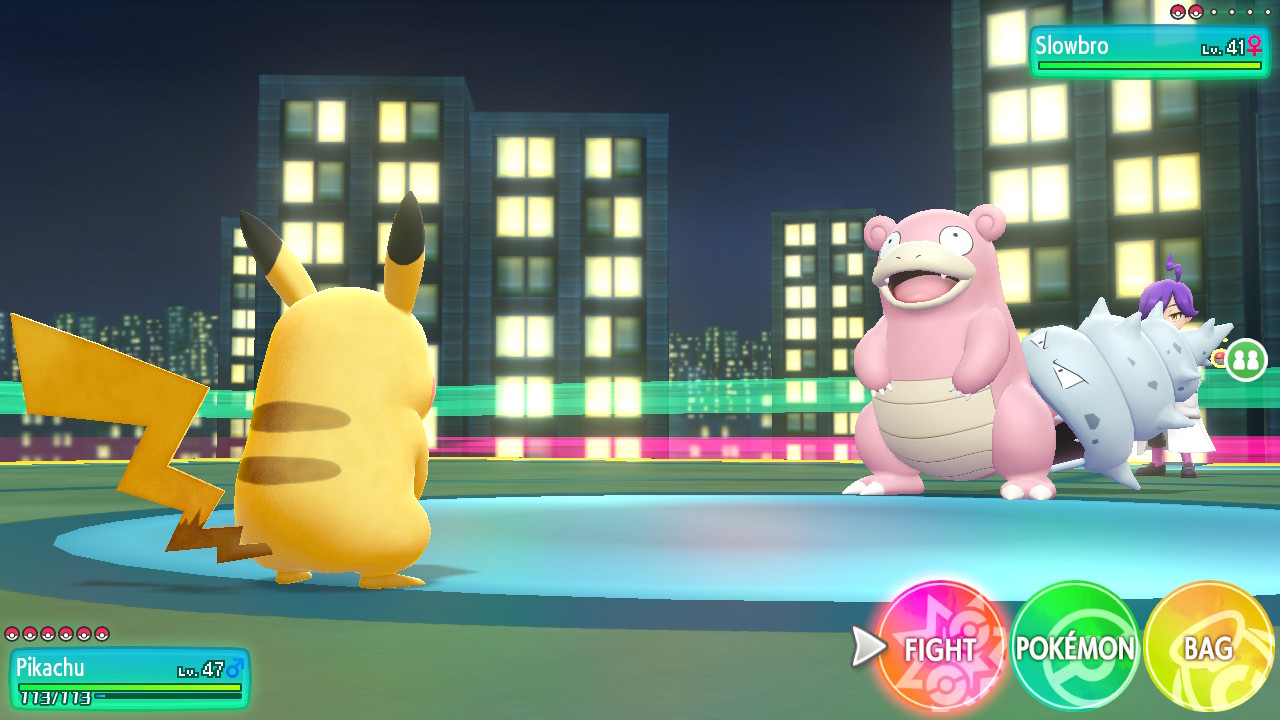Click the first party Poké Ball icon
1280x720 pixels.
[x=12, y=635]
